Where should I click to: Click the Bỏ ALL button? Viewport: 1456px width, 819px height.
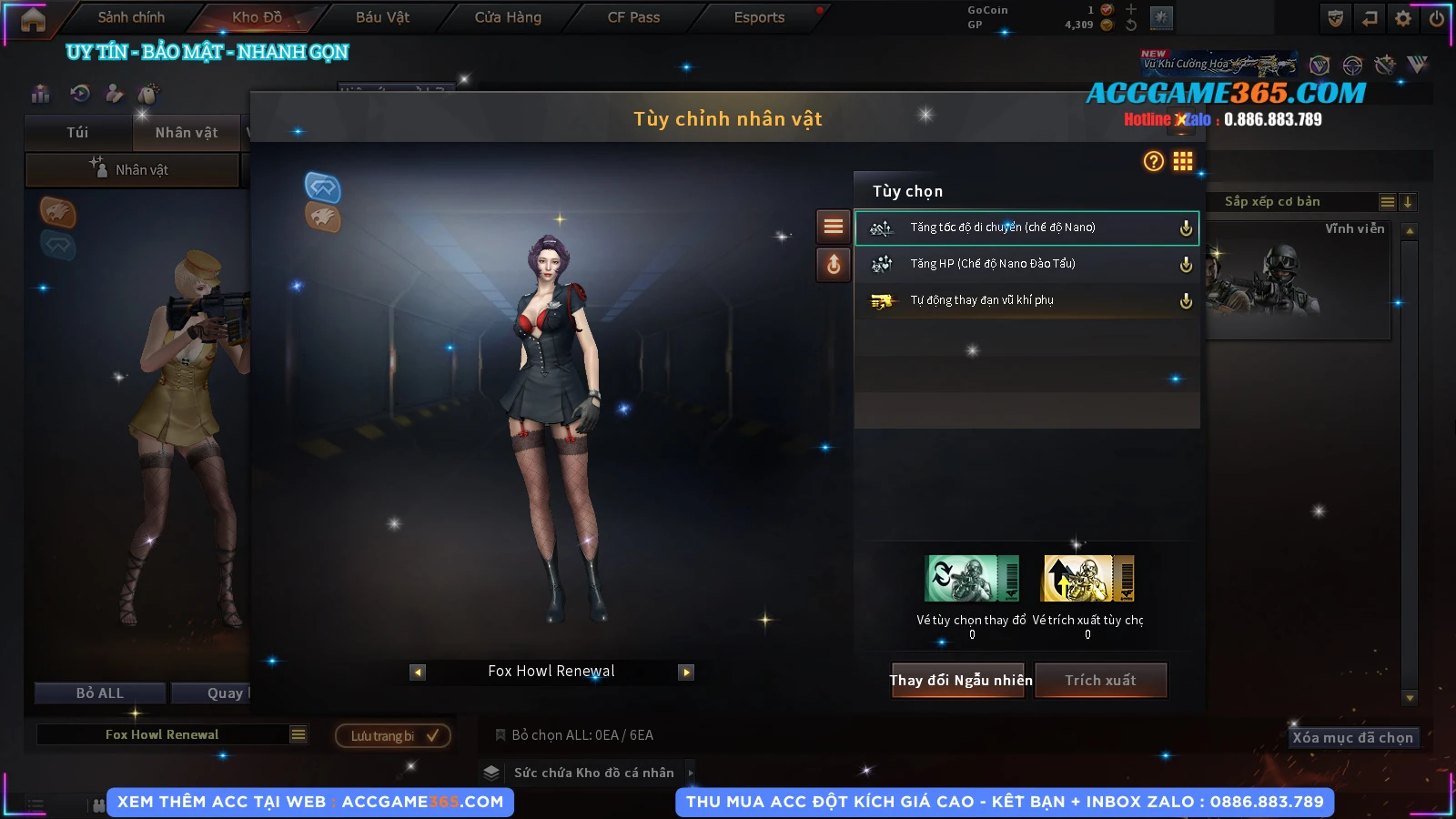click(100, 693)
